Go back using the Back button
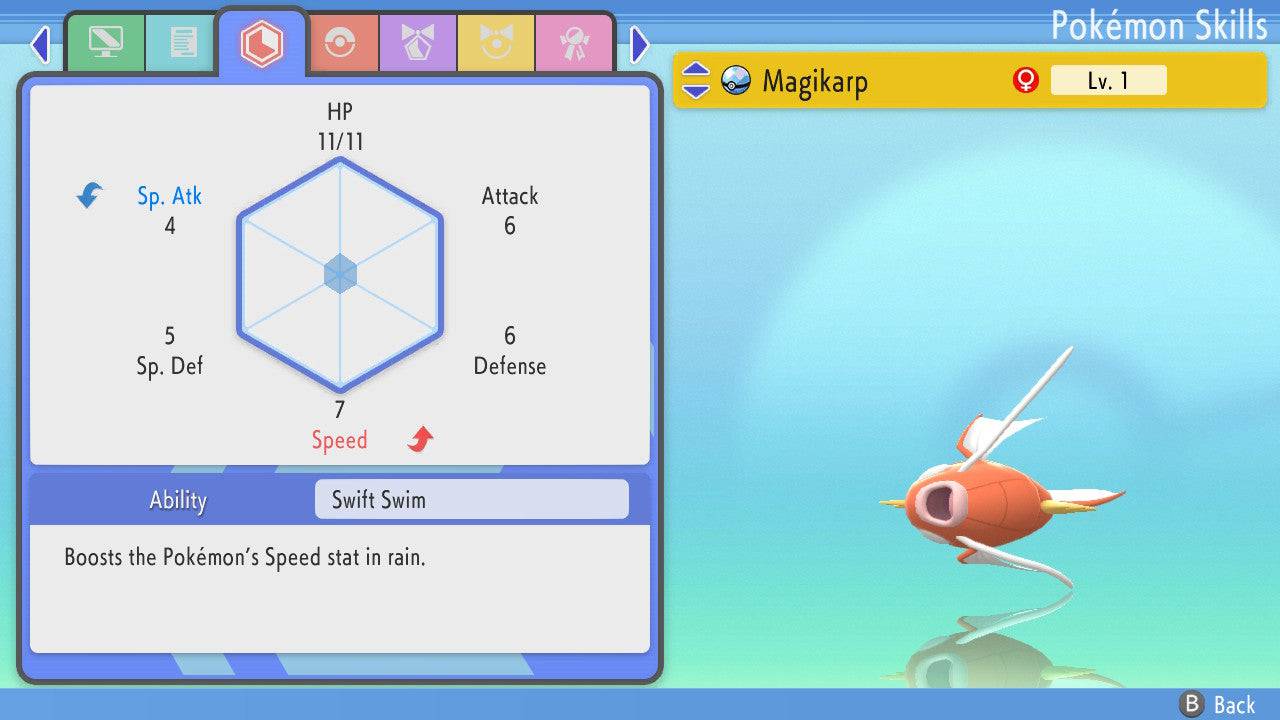 coord(1218,704)
